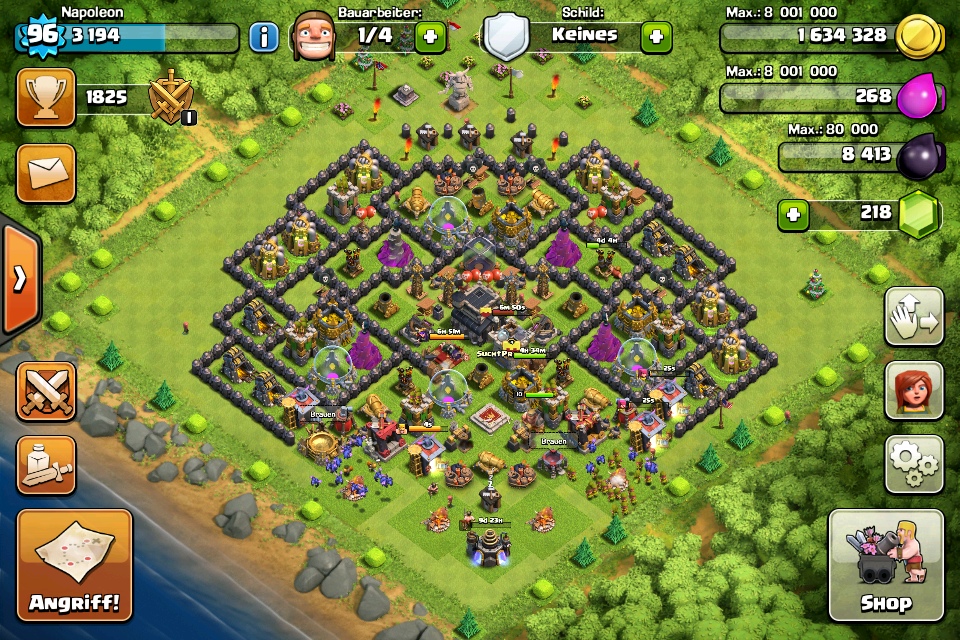Add a builder with the green plus

tap(430, 38)
